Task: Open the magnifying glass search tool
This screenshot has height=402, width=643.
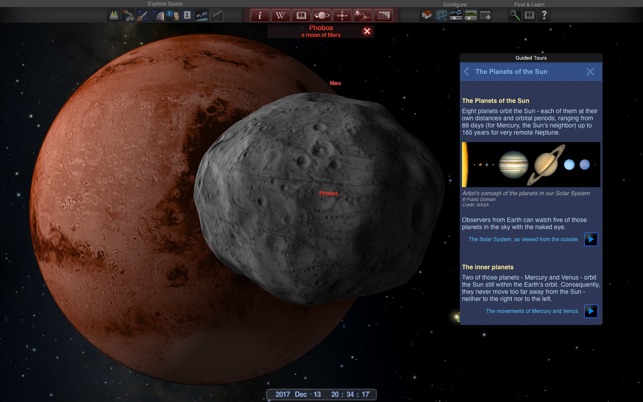Action: click(x=515, y=16)
